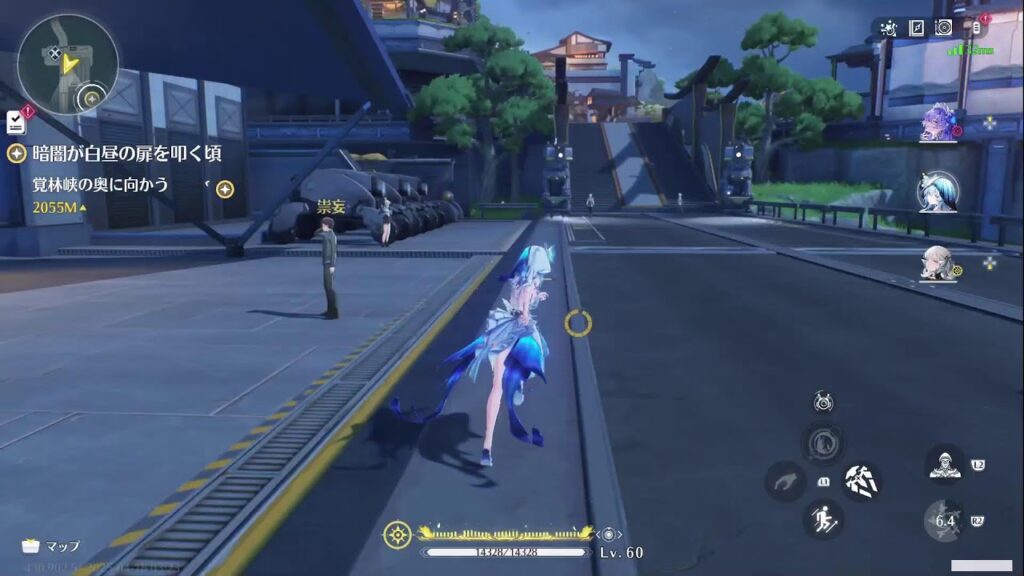Activate the hooded figure skill icon

click(x=944, y=463)
